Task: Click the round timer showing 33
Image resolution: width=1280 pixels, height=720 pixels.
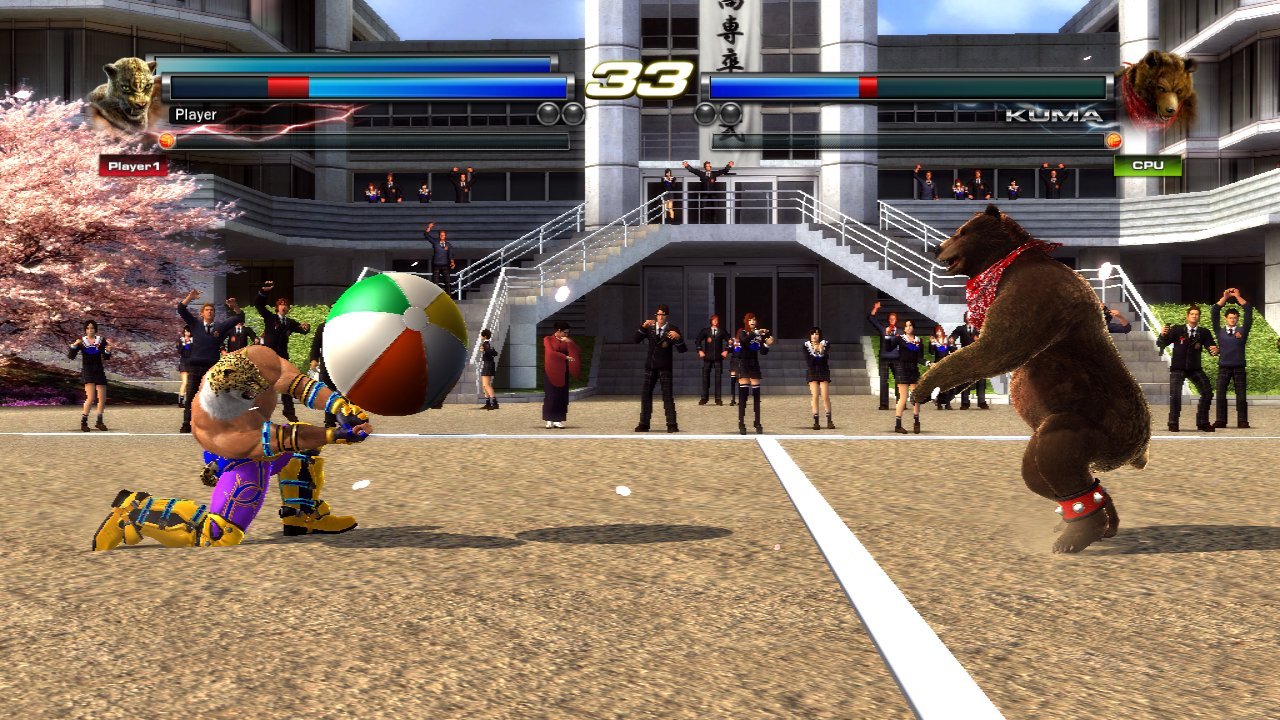Action: 641,80
